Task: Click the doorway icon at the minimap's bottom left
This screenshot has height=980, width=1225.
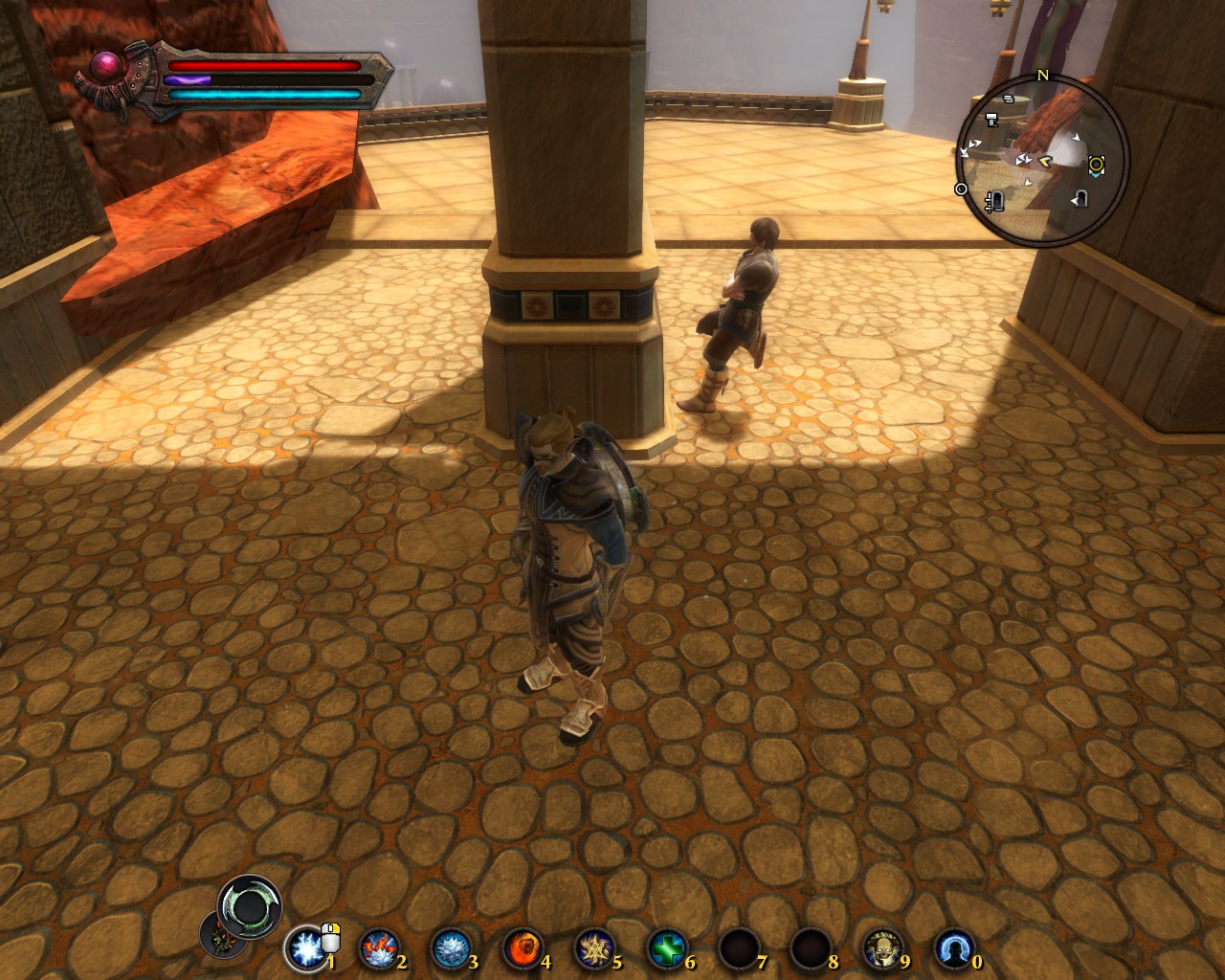Action: tap(995, 201)
